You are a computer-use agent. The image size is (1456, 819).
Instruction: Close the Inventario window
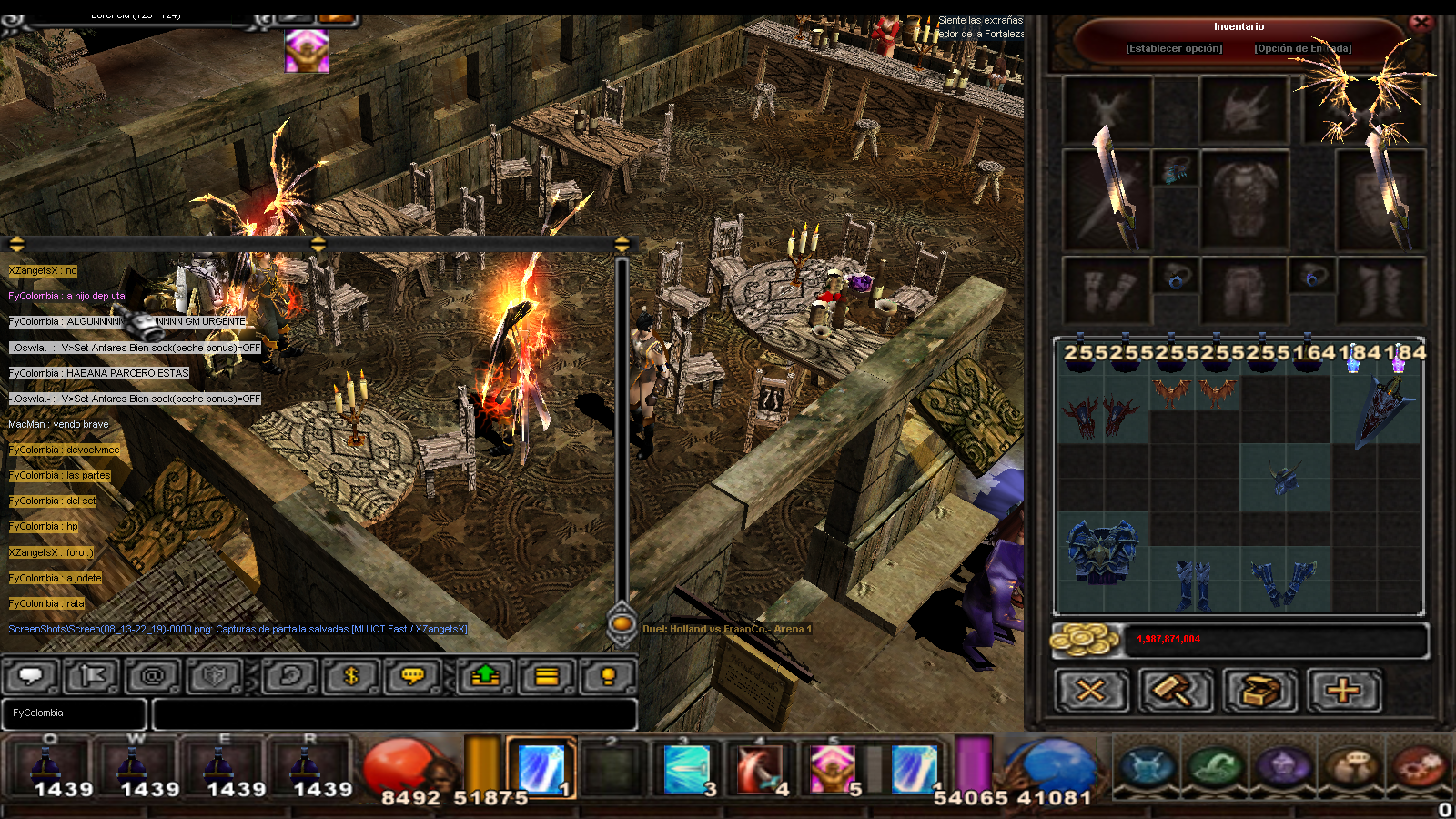[1421, 23]
